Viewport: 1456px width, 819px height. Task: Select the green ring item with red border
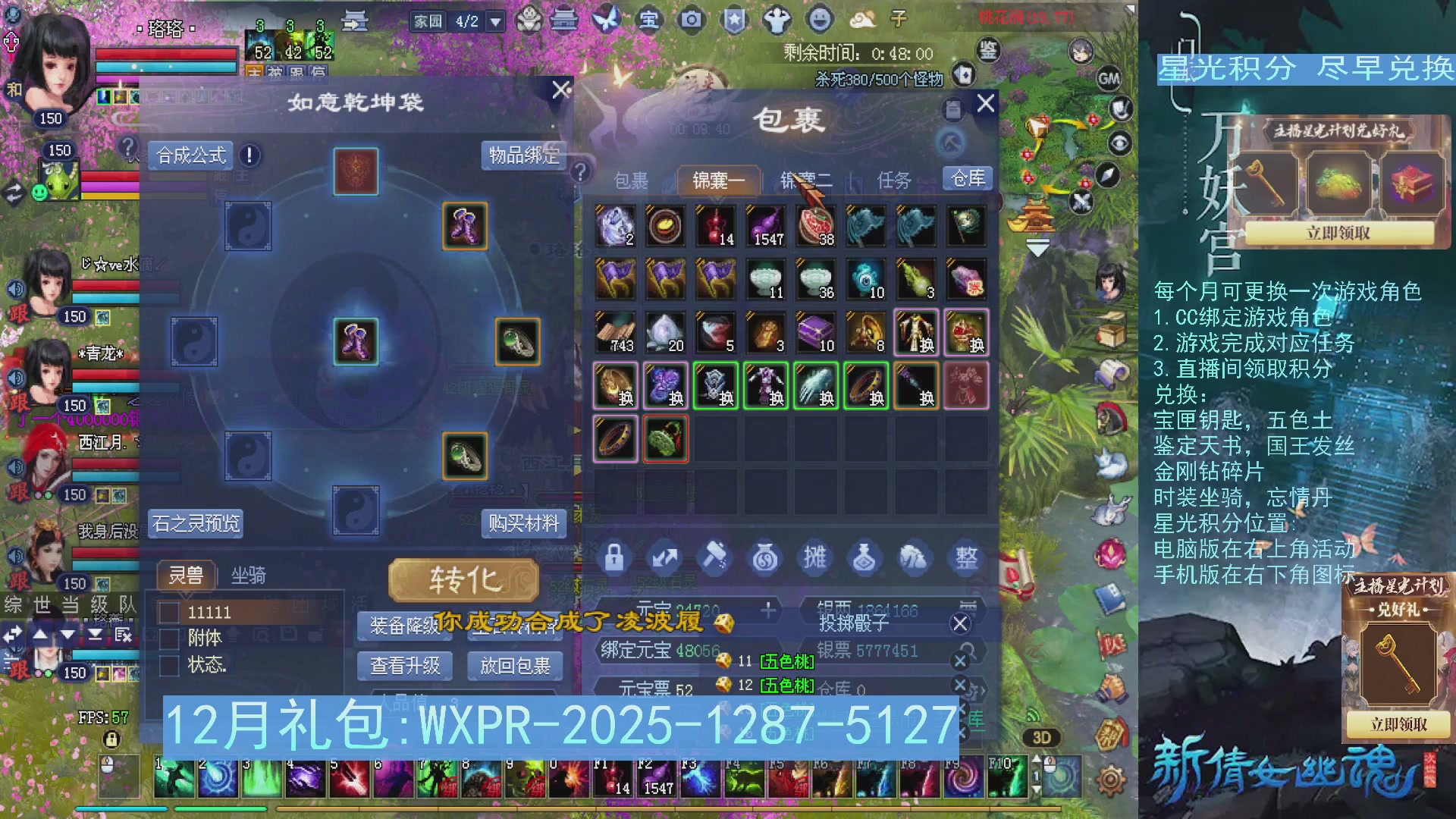[x=665, y=438]
